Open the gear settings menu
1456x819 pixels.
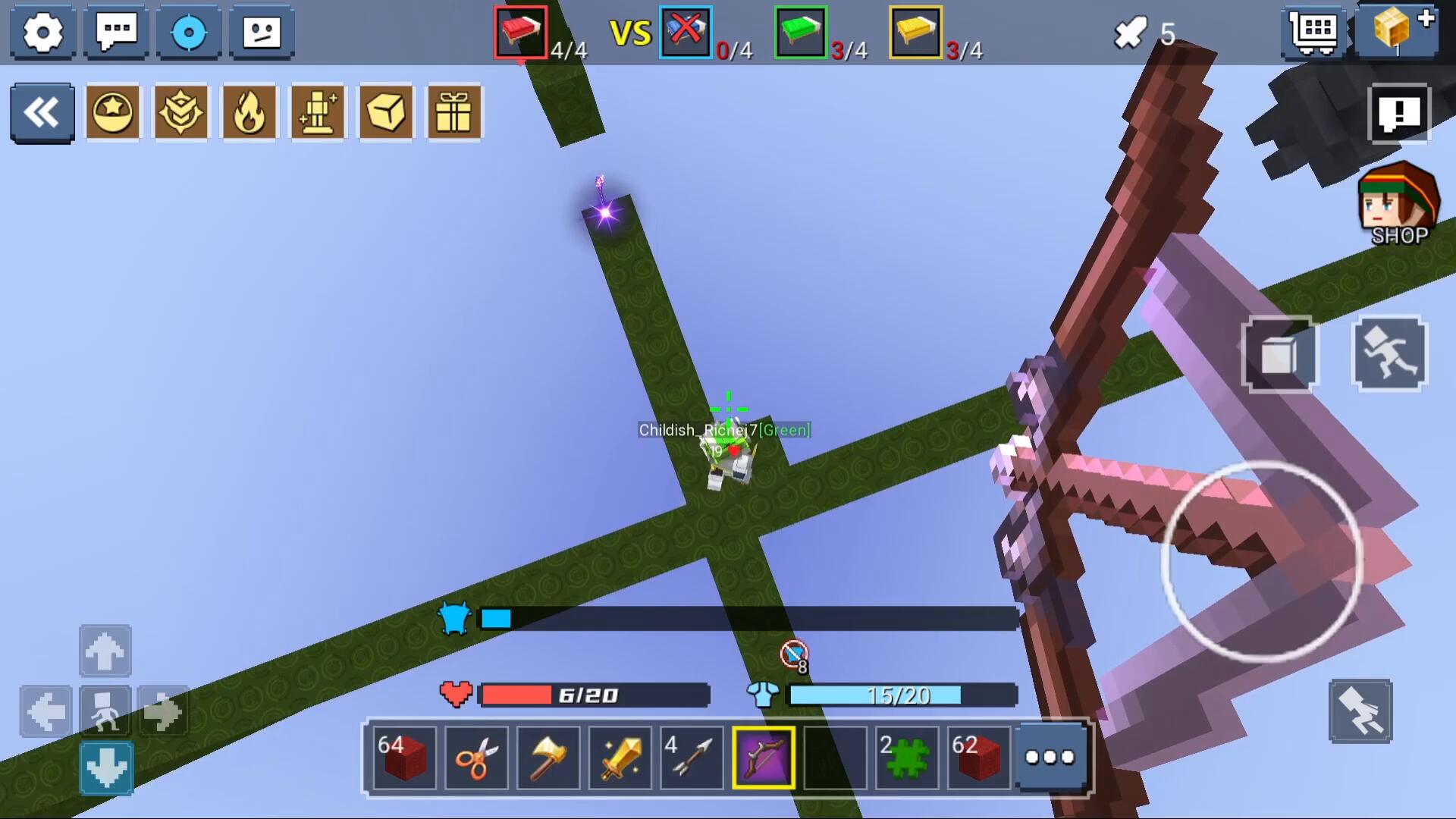tap(42, 32)
